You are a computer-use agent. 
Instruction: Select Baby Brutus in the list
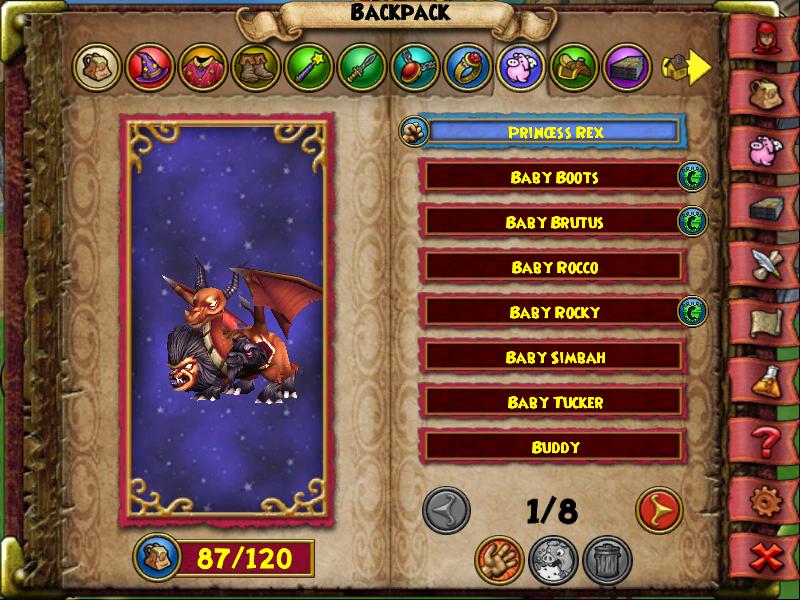pyautogui.click(x=553, y=222)
